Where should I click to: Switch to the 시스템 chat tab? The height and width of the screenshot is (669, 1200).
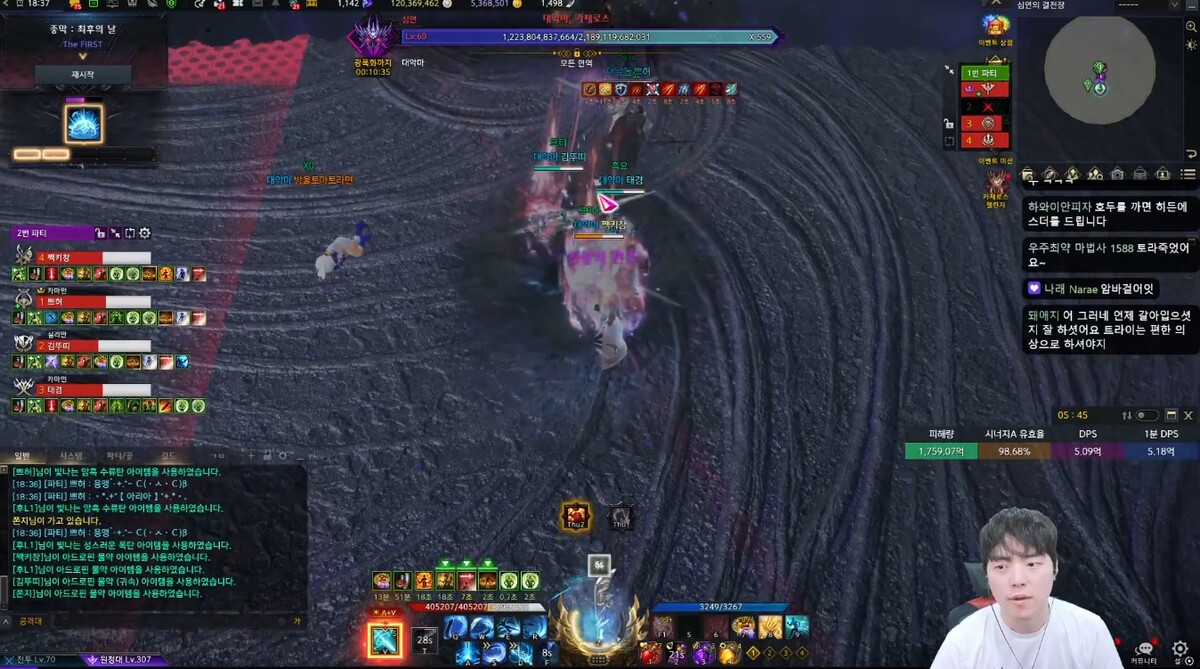coord(71,456)
